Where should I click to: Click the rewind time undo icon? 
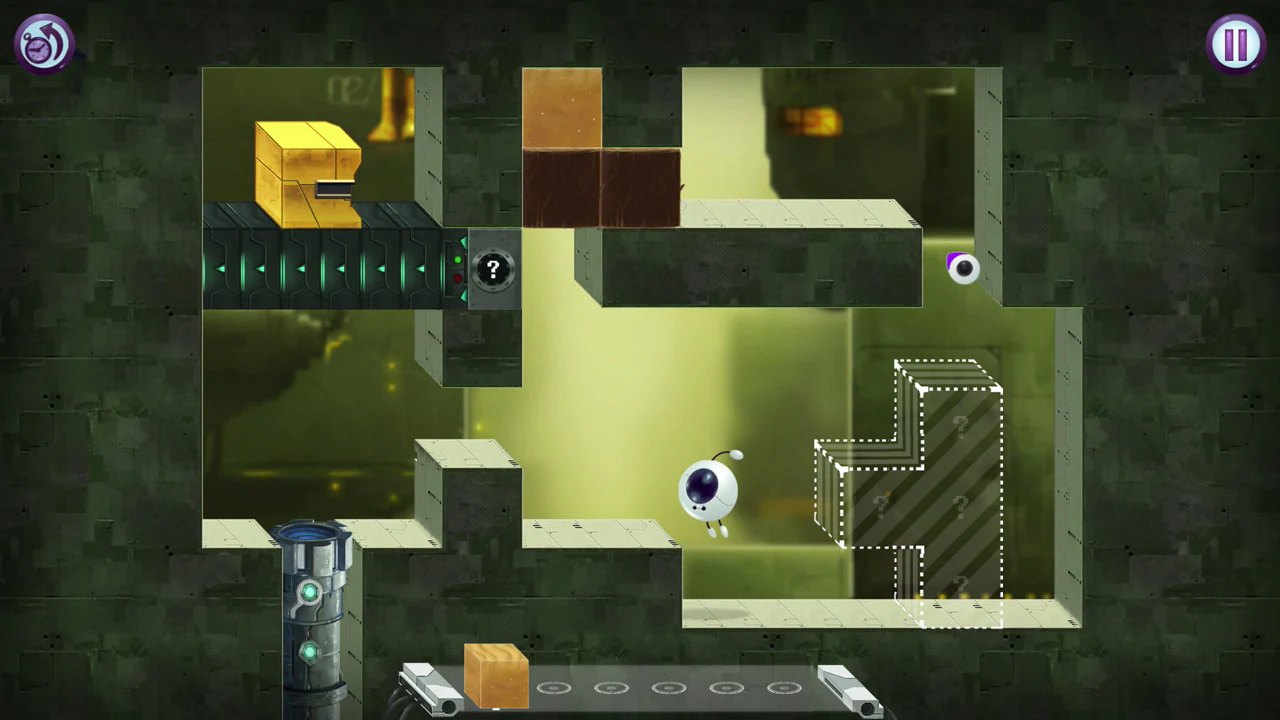pos(44,42)
